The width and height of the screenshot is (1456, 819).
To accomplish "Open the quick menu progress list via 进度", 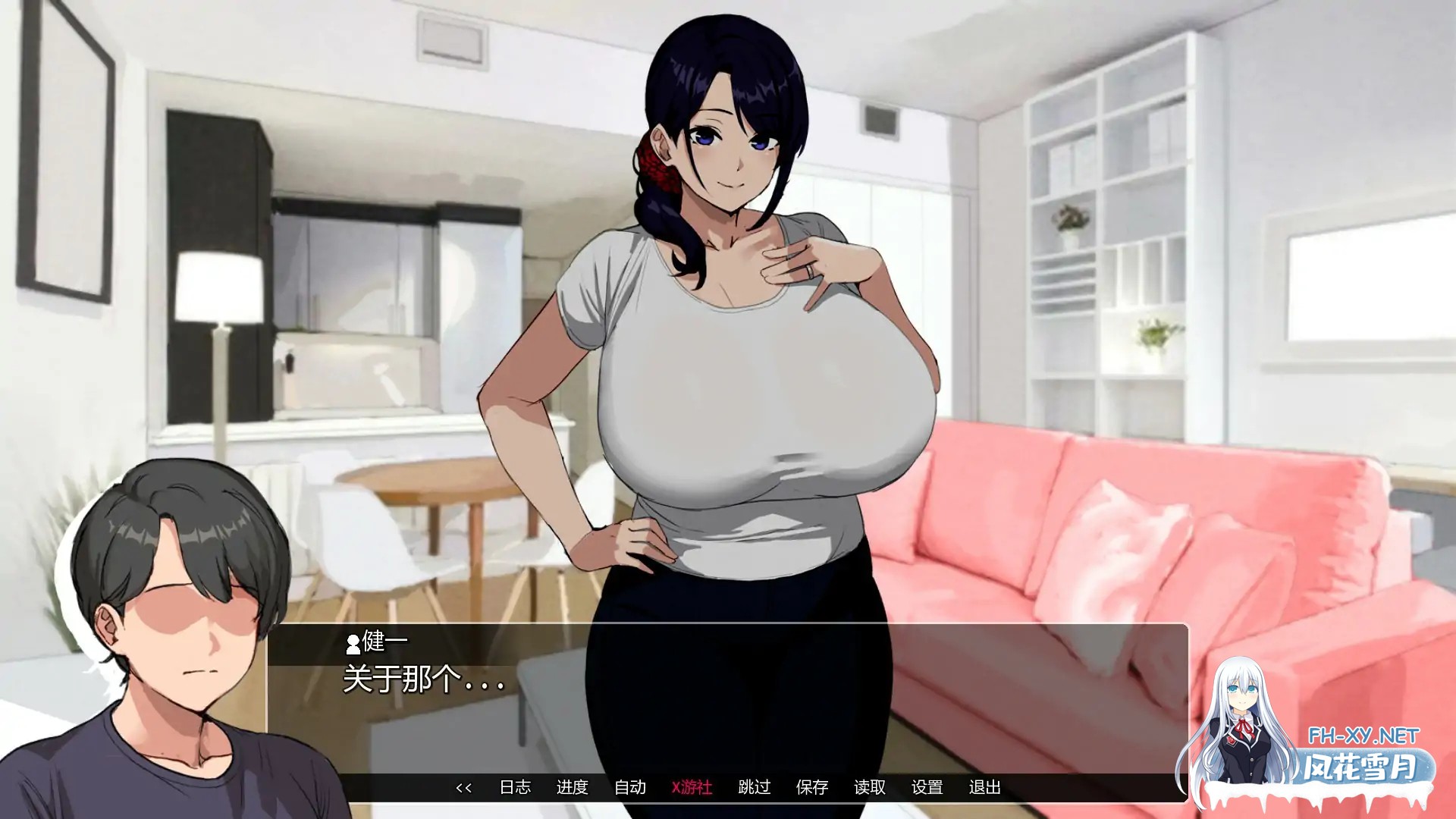I will click(x=573, y=788).
